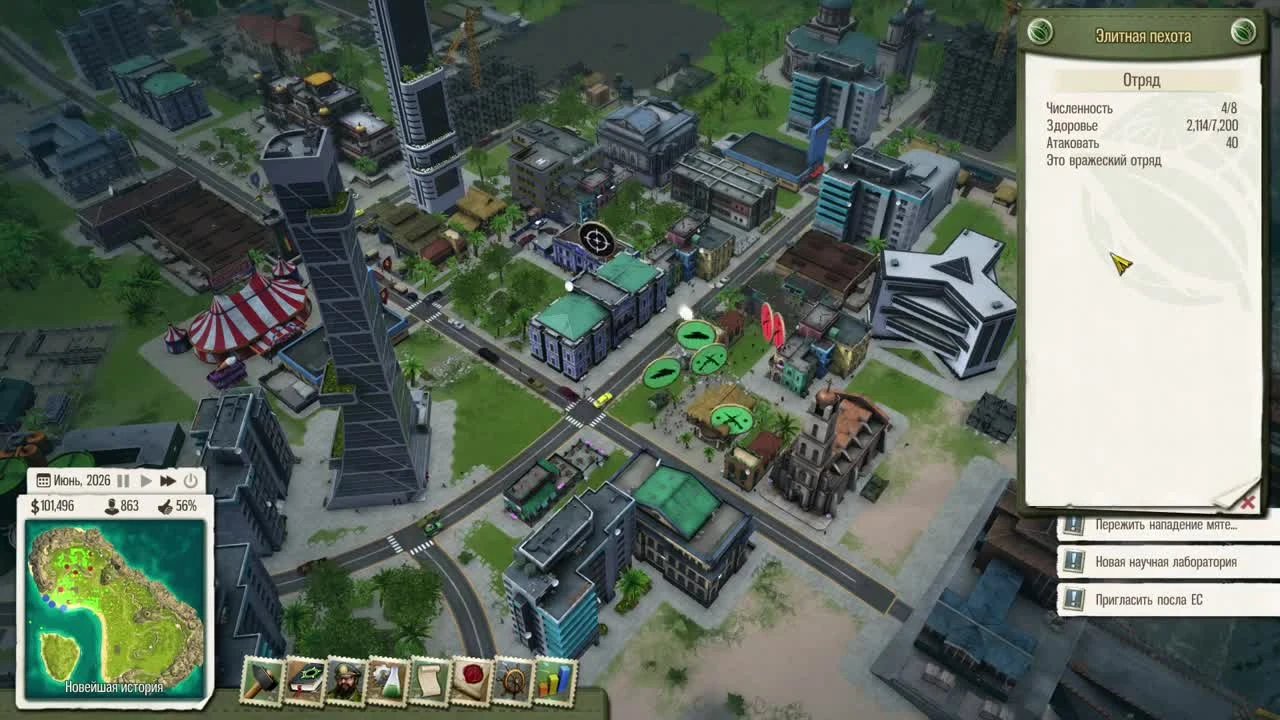
Task: Click the 56% approval rating indicator
Action: [186, 505]
